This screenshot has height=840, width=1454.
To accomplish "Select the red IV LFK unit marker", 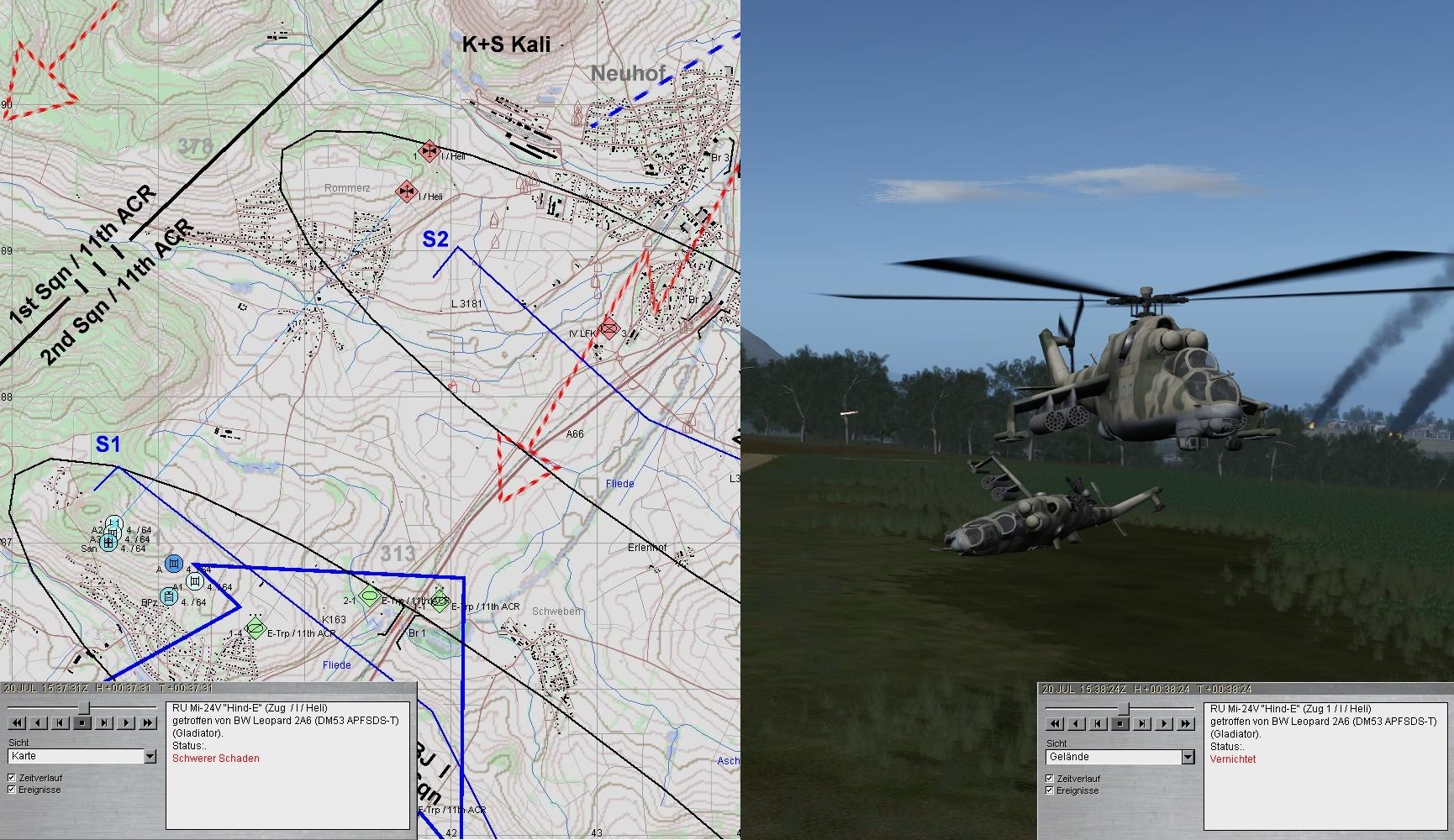I will [608, 328].
